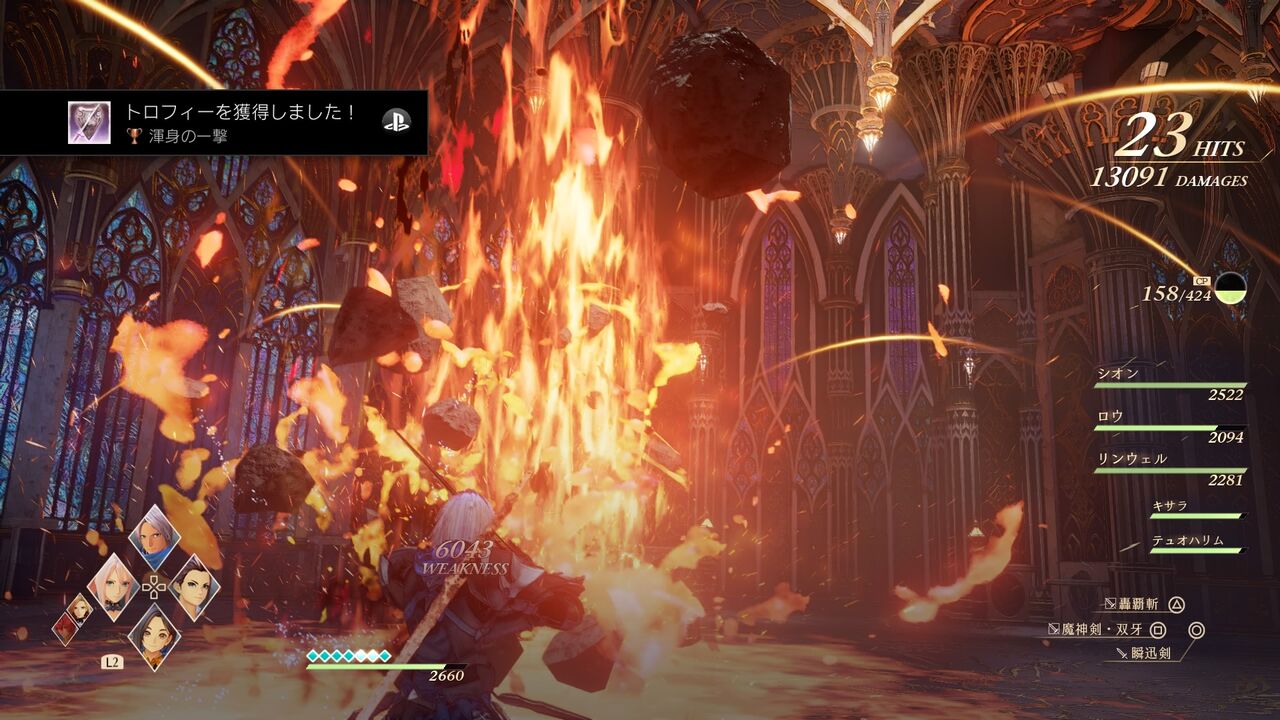The height and width of the screenshot is (720, 1280).
Task: Select Kisara's small reserve portrait
Action: (x=80, y=607)
